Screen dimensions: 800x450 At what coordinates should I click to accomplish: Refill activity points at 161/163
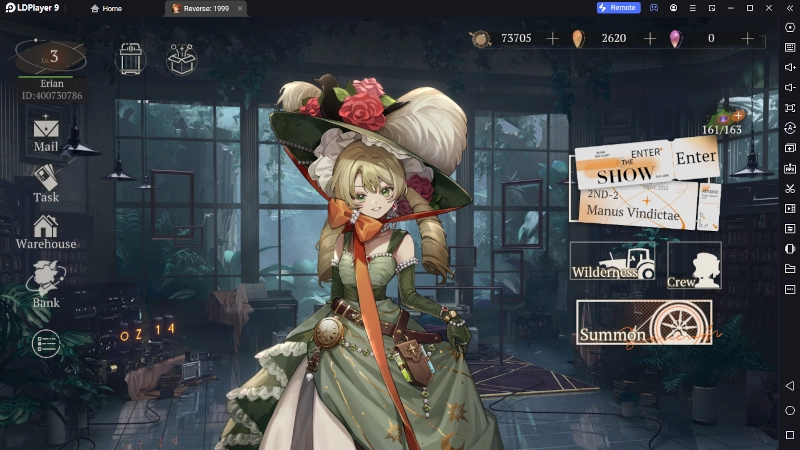tap(738, 117)
